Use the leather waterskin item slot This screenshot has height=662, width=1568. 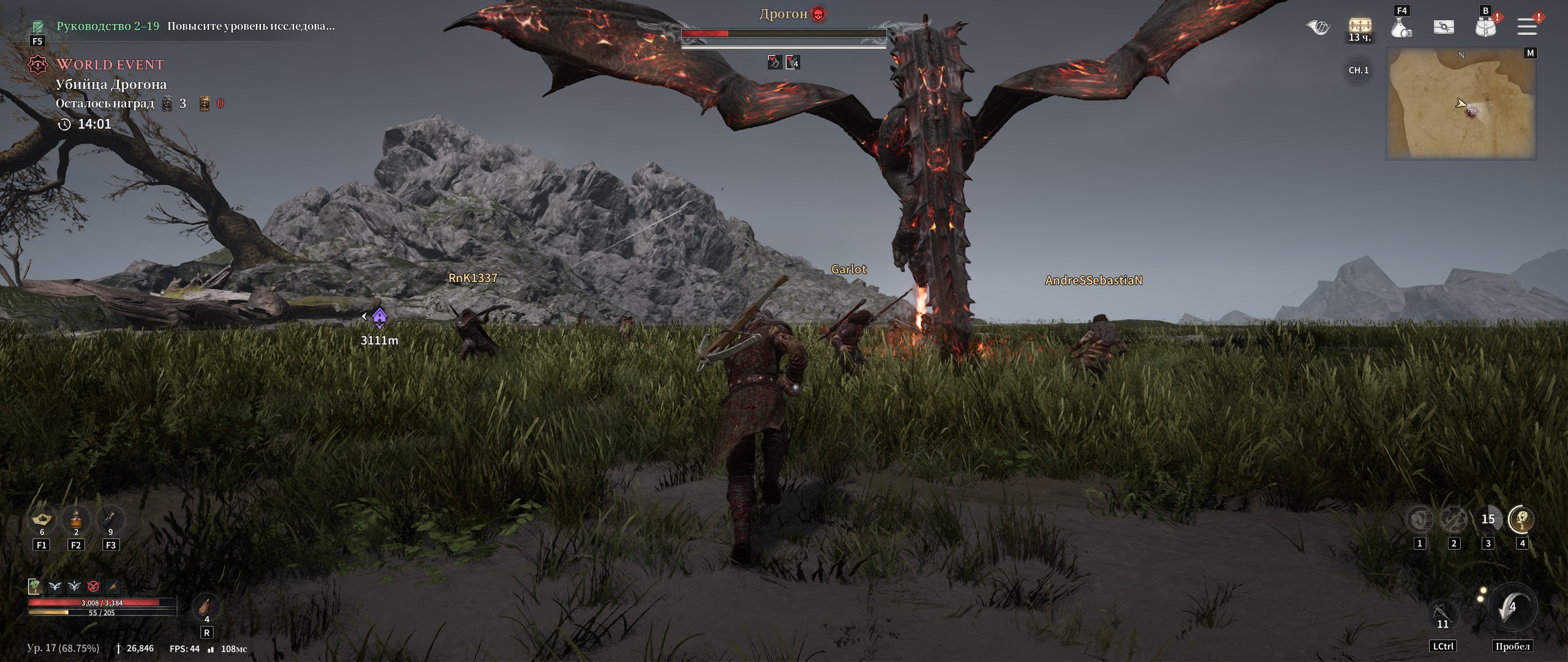pos(206,607)
